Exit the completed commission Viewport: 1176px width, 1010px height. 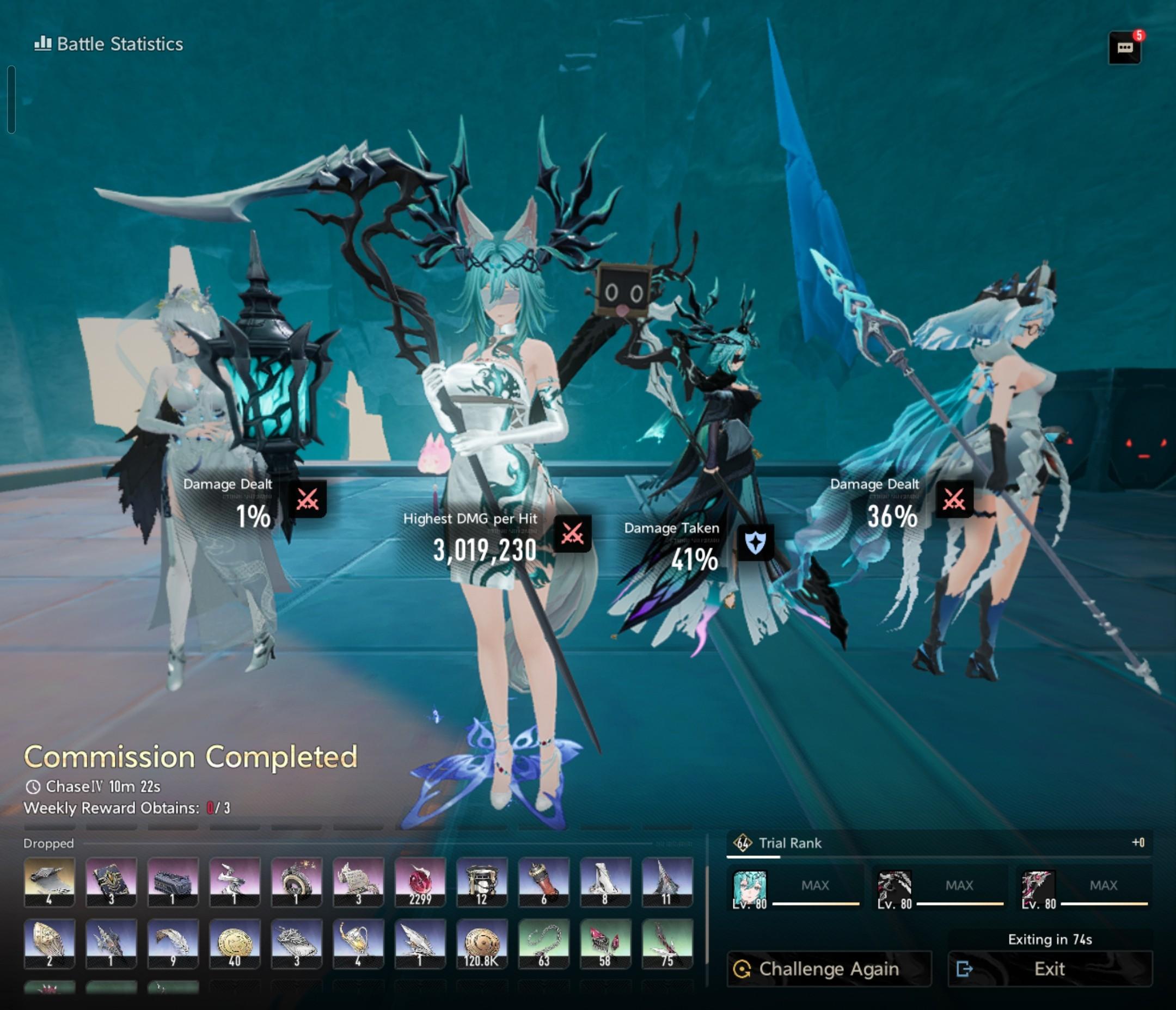tap(1050, 969)
